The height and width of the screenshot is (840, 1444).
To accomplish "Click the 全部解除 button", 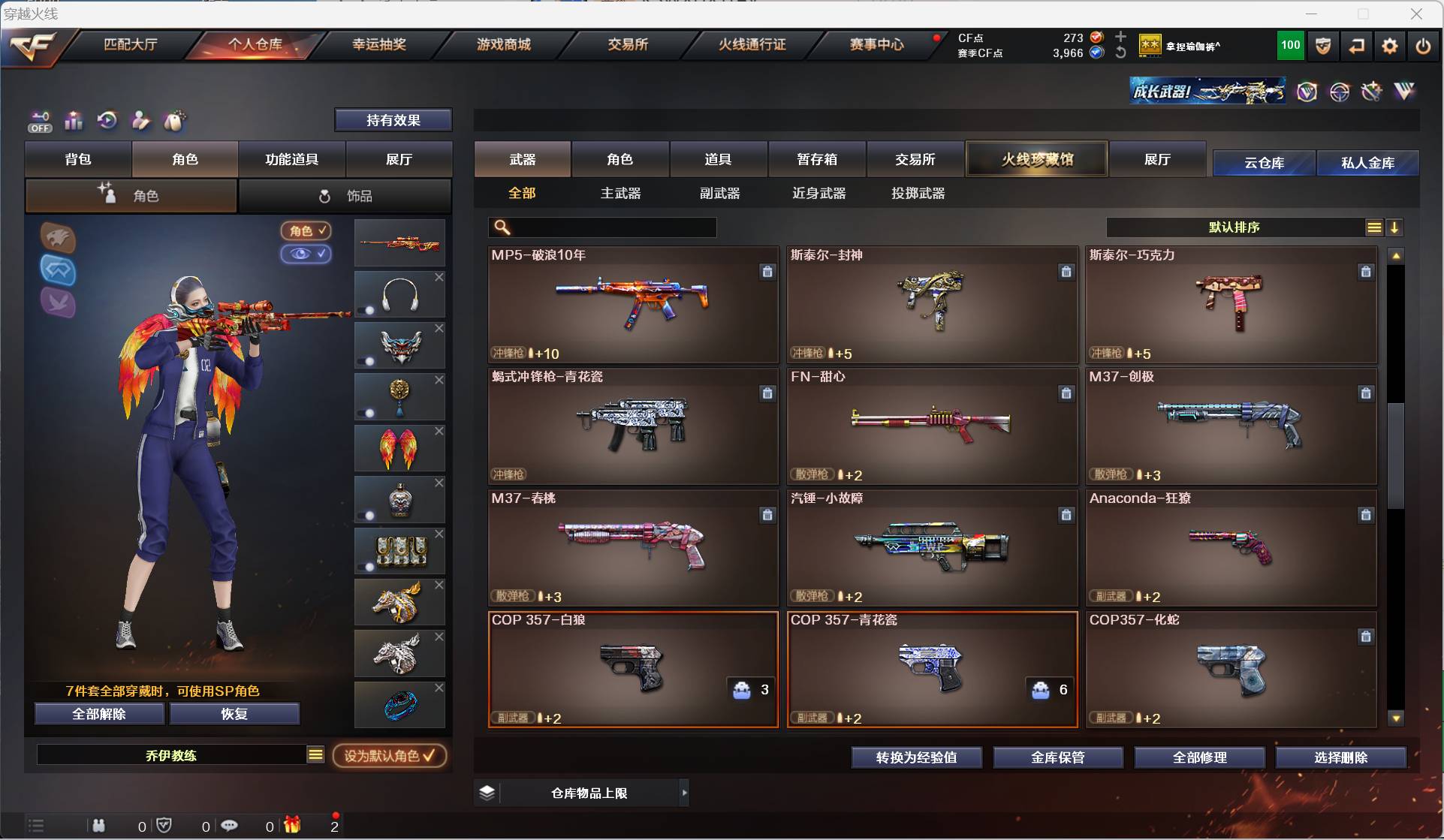I will pyautogui.click(x=98, y=714).
